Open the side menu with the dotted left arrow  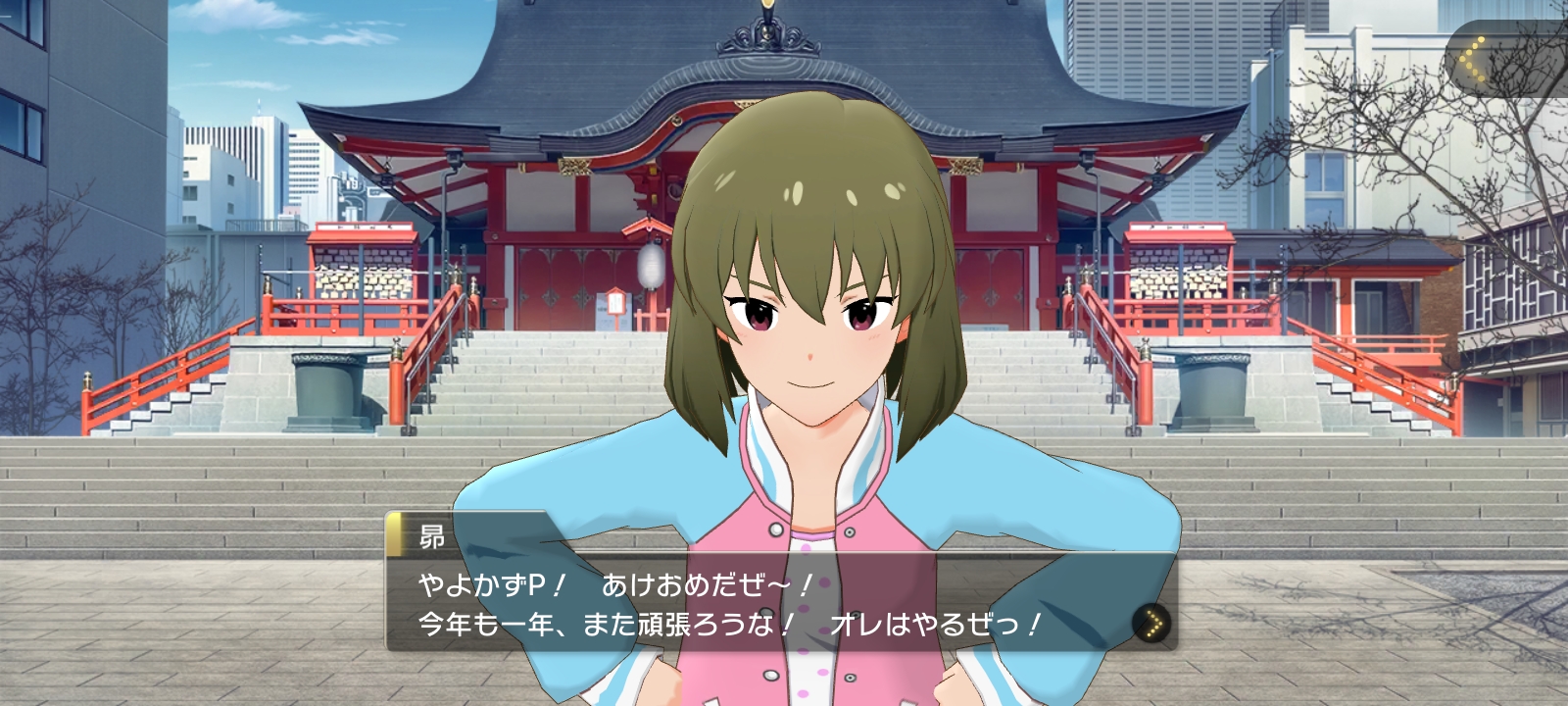(x=1473, y=59)
